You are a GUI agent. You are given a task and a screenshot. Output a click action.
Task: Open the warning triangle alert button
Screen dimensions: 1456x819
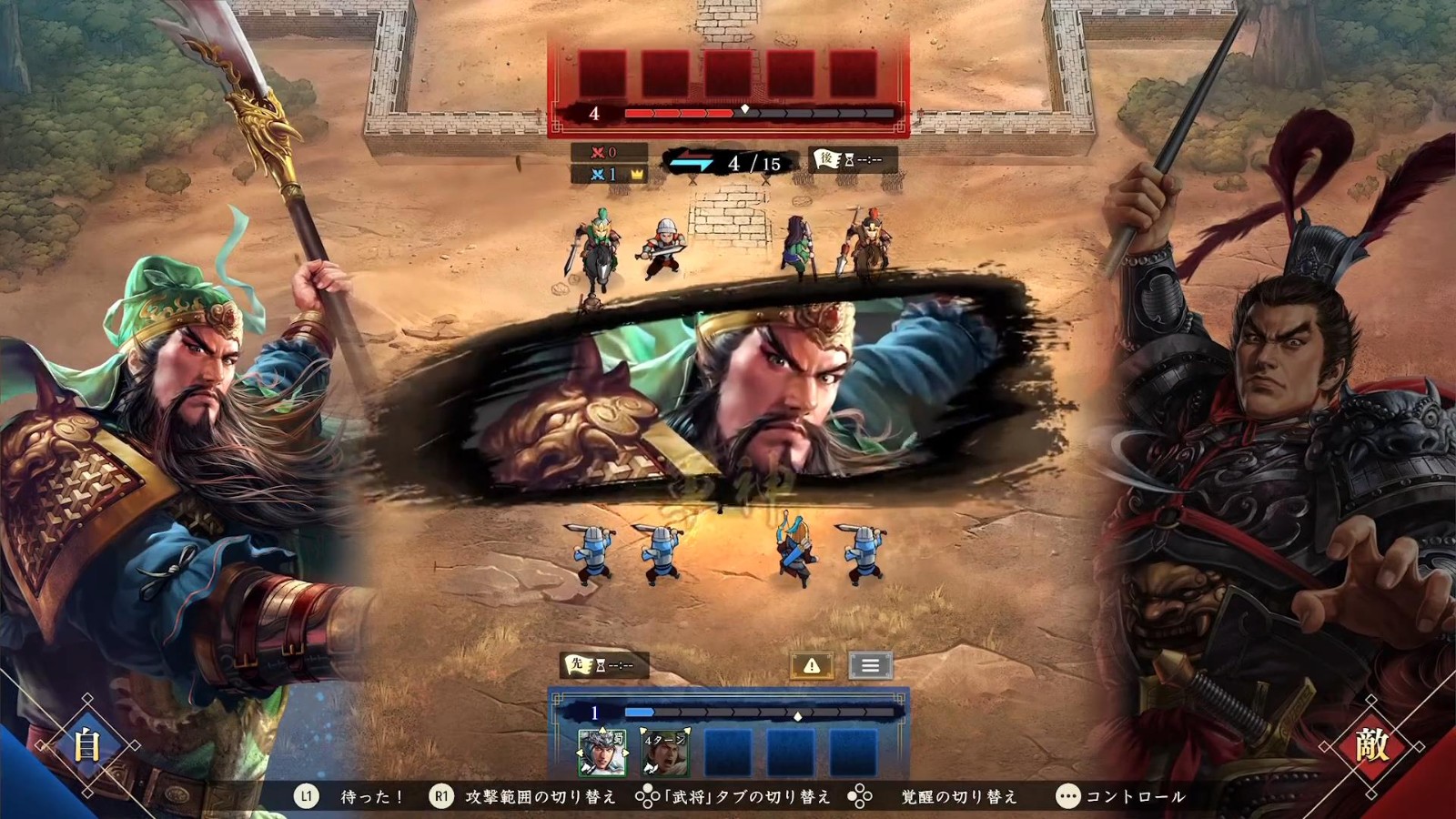812,666
